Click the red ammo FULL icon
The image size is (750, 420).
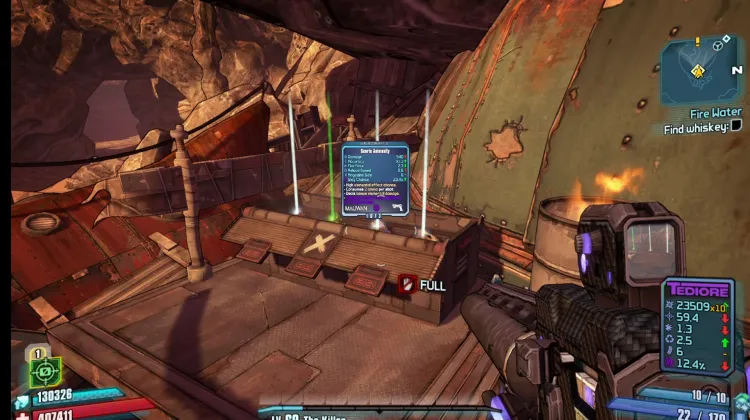[407, 285]
